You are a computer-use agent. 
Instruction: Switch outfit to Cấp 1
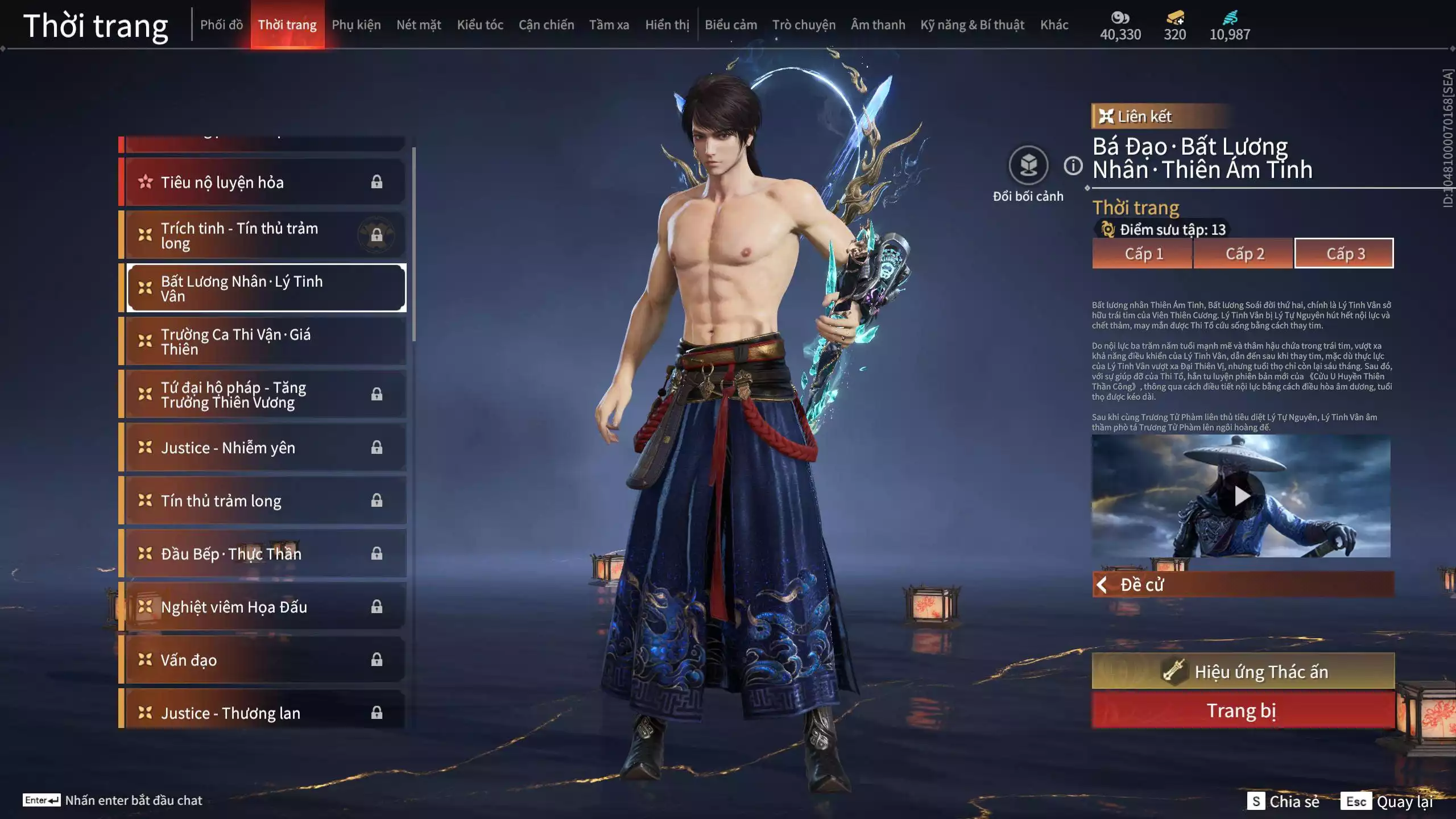(x=1143, y=254)
